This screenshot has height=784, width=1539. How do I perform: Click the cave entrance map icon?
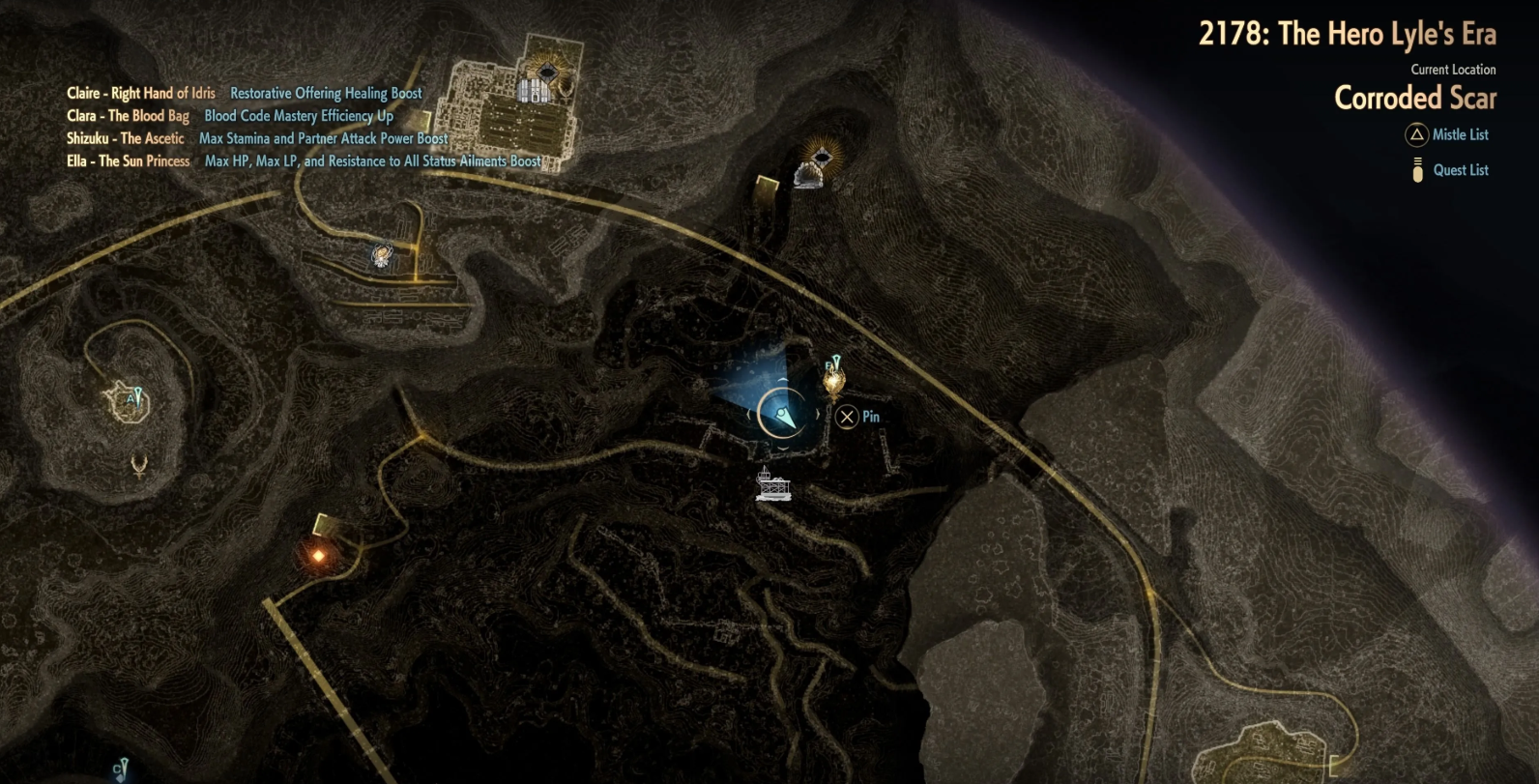pos(808,176)
